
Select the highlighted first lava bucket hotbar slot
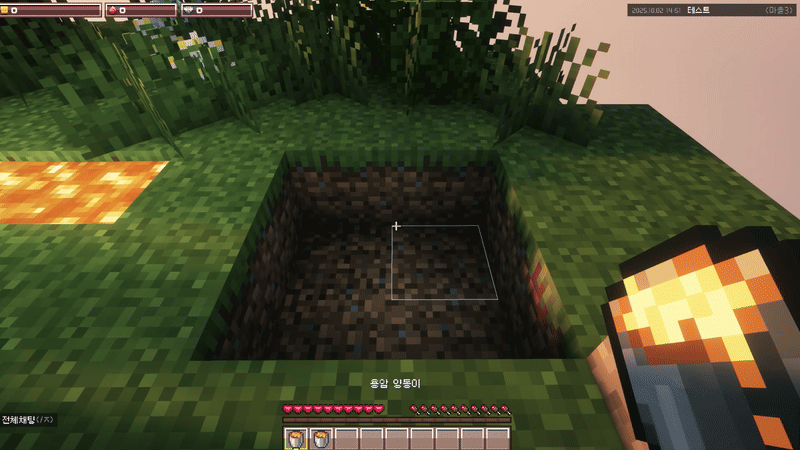(297, 439)
